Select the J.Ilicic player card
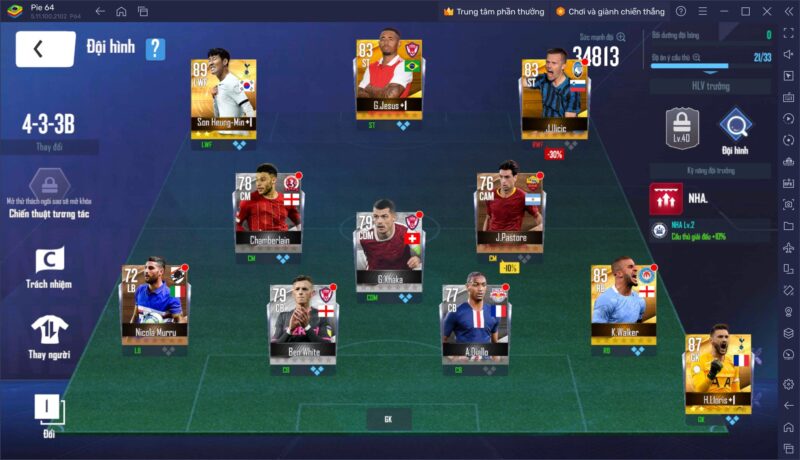The width and height of the screenshot is (800, 460). 555,100
